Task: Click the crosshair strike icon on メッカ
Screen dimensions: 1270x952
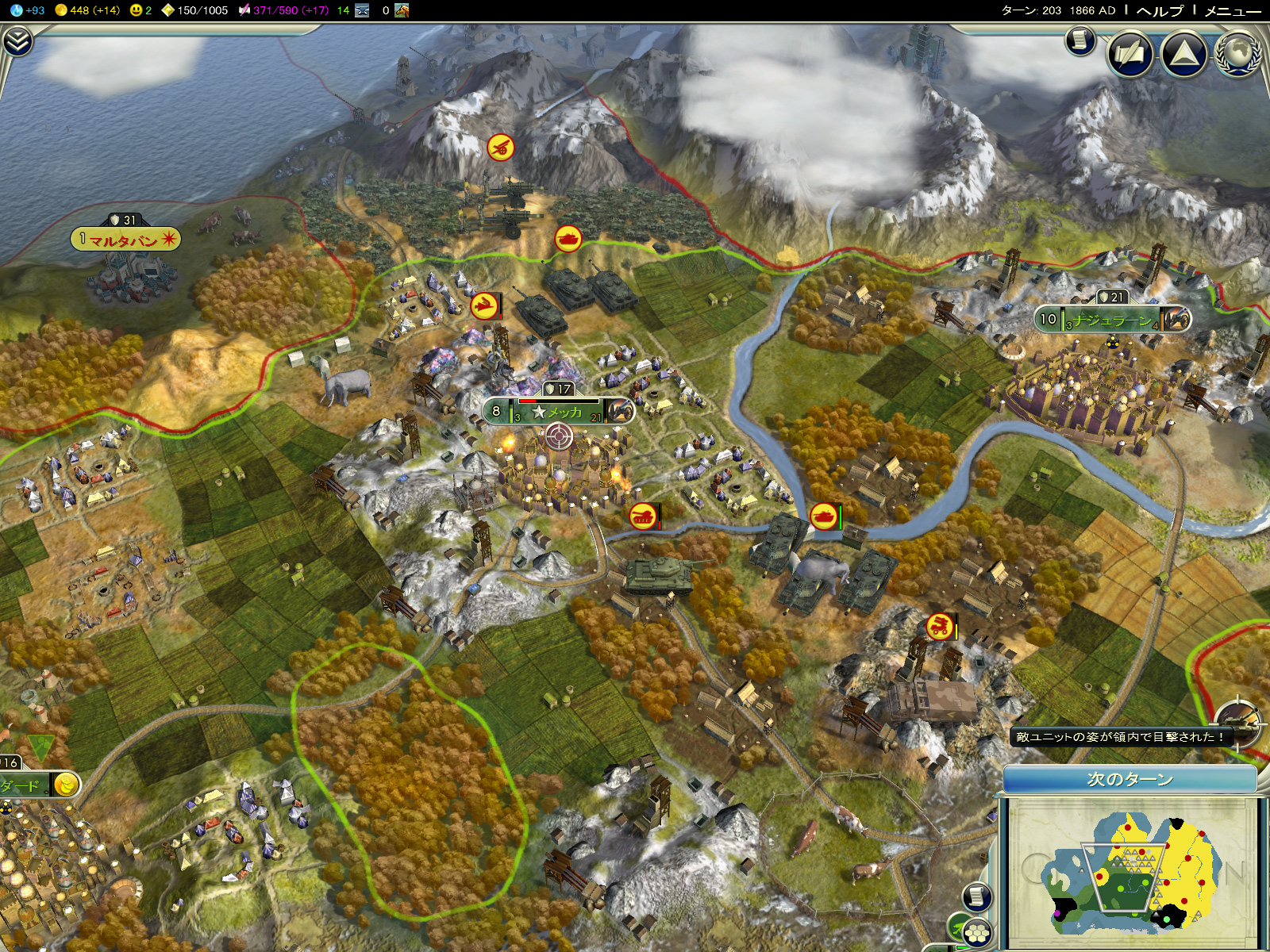Action: 558,436
